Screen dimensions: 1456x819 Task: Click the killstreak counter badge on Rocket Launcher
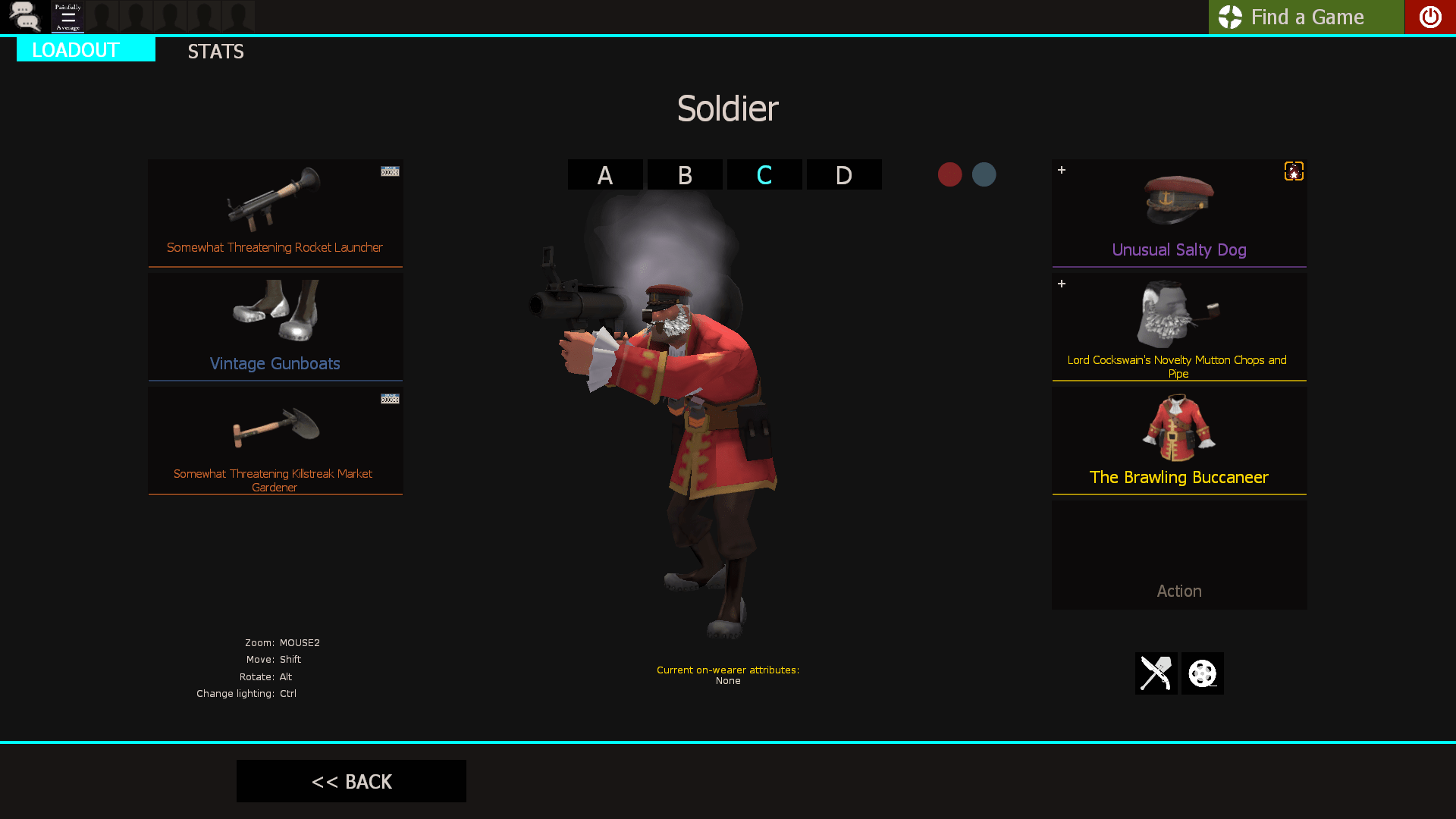coord(389,171)
